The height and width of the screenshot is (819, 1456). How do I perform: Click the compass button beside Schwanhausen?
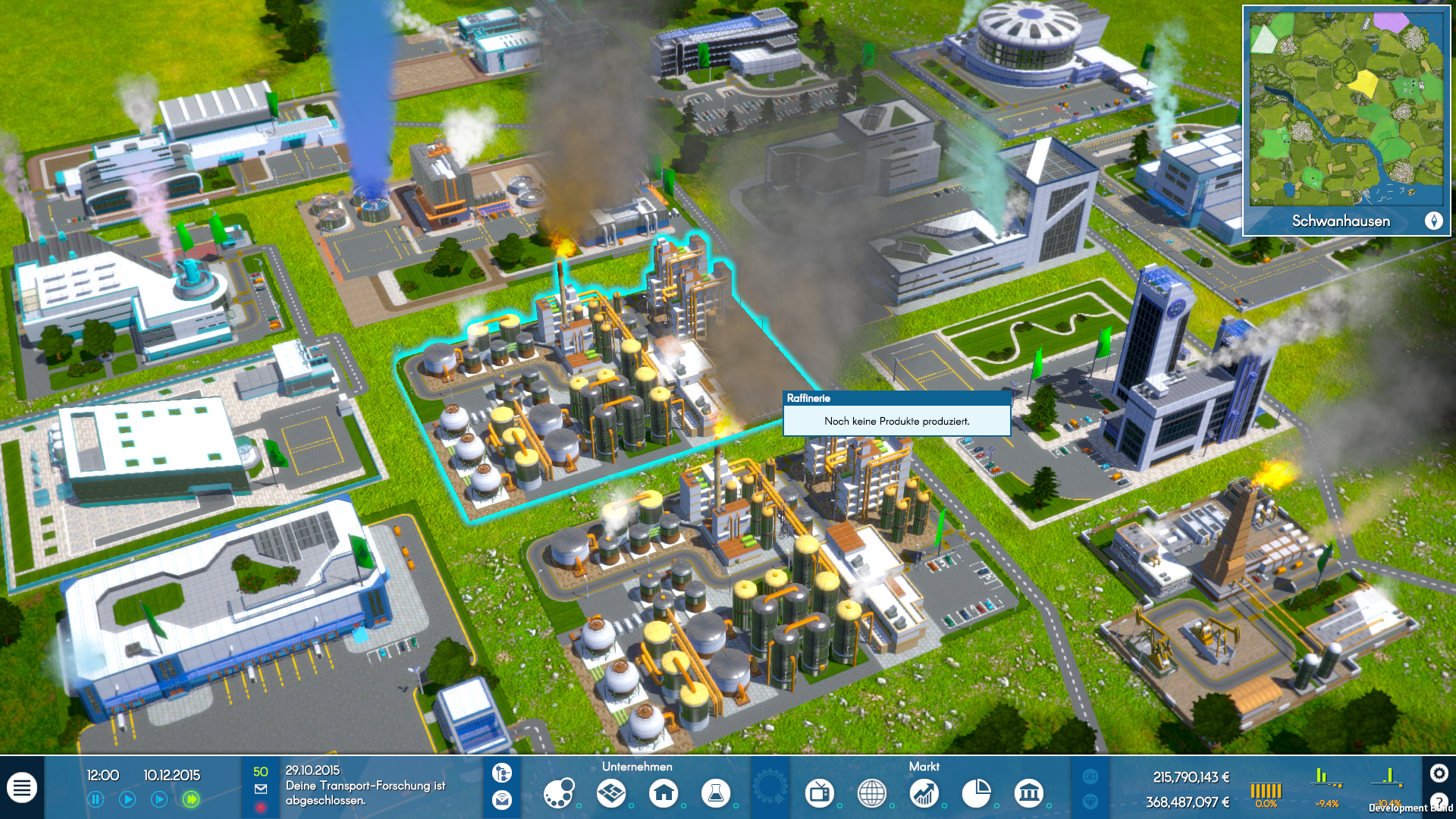[x=1433, y=221]
